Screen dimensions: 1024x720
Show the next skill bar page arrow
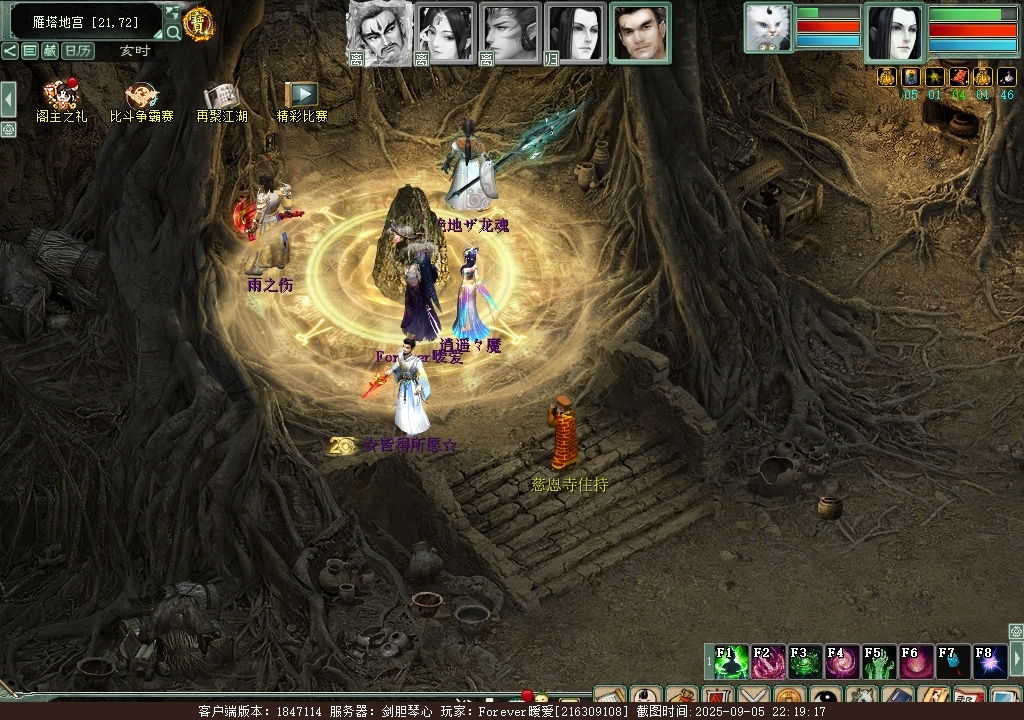tap(1016, 659)
